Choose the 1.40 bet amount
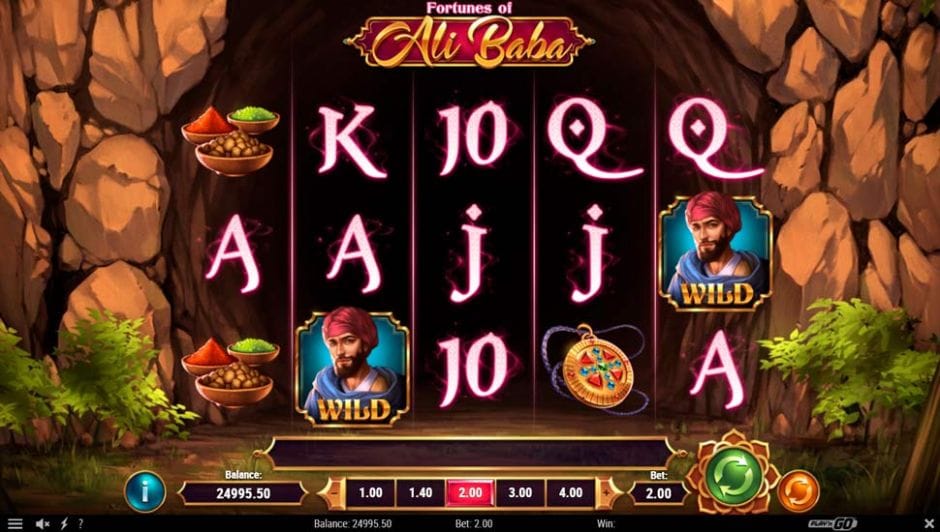This screenshot has height=532, width=940. coord(421,493)
